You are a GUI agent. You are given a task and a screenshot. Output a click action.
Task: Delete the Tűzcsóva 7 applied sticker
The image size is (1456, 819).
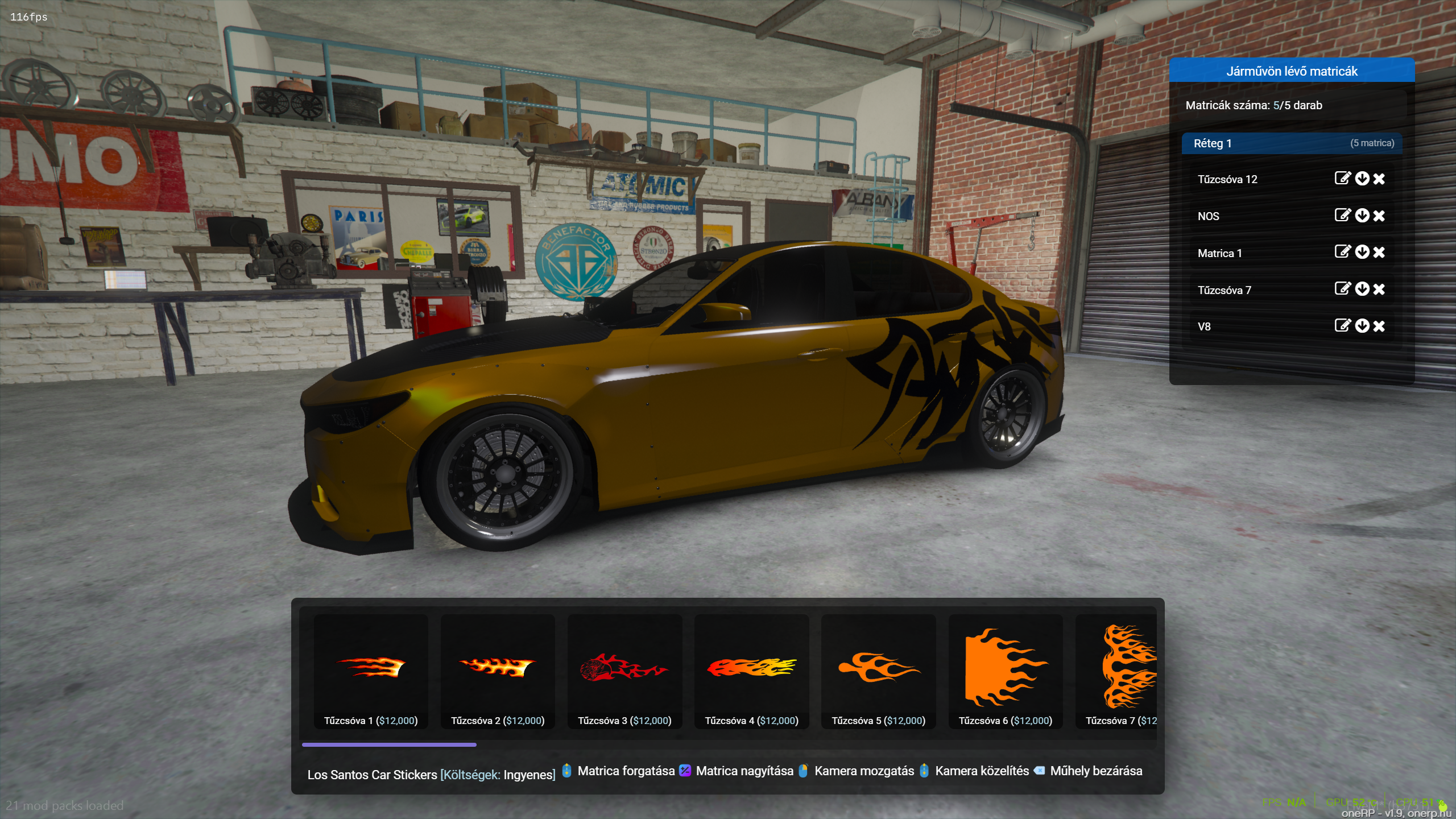(x=1379, y=289)
